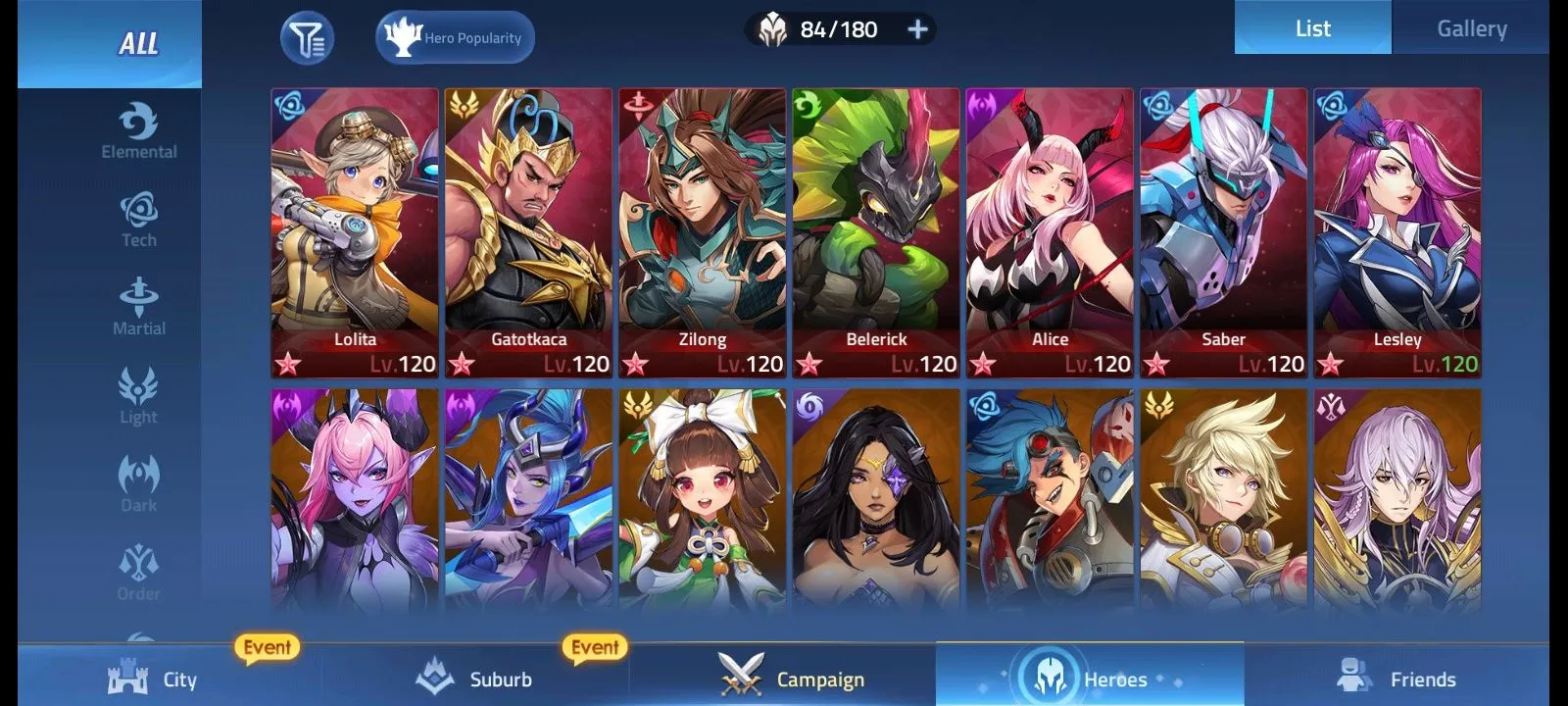Open the hero sort filter button
This screenshot has height=706, width=1568.
click(307, 38)
